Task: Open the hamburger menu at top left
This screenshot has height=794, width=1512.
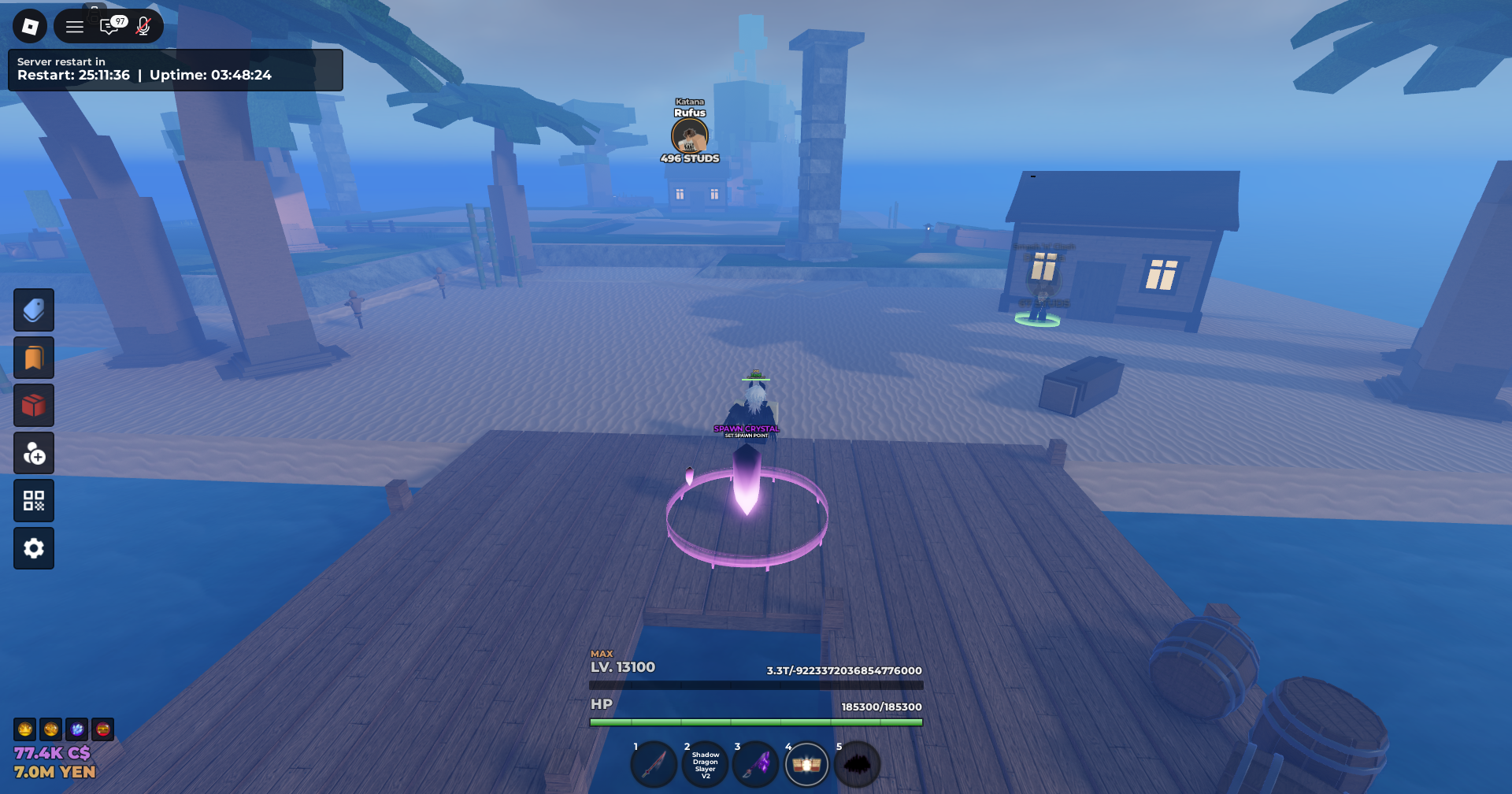Action: (75, 26)
